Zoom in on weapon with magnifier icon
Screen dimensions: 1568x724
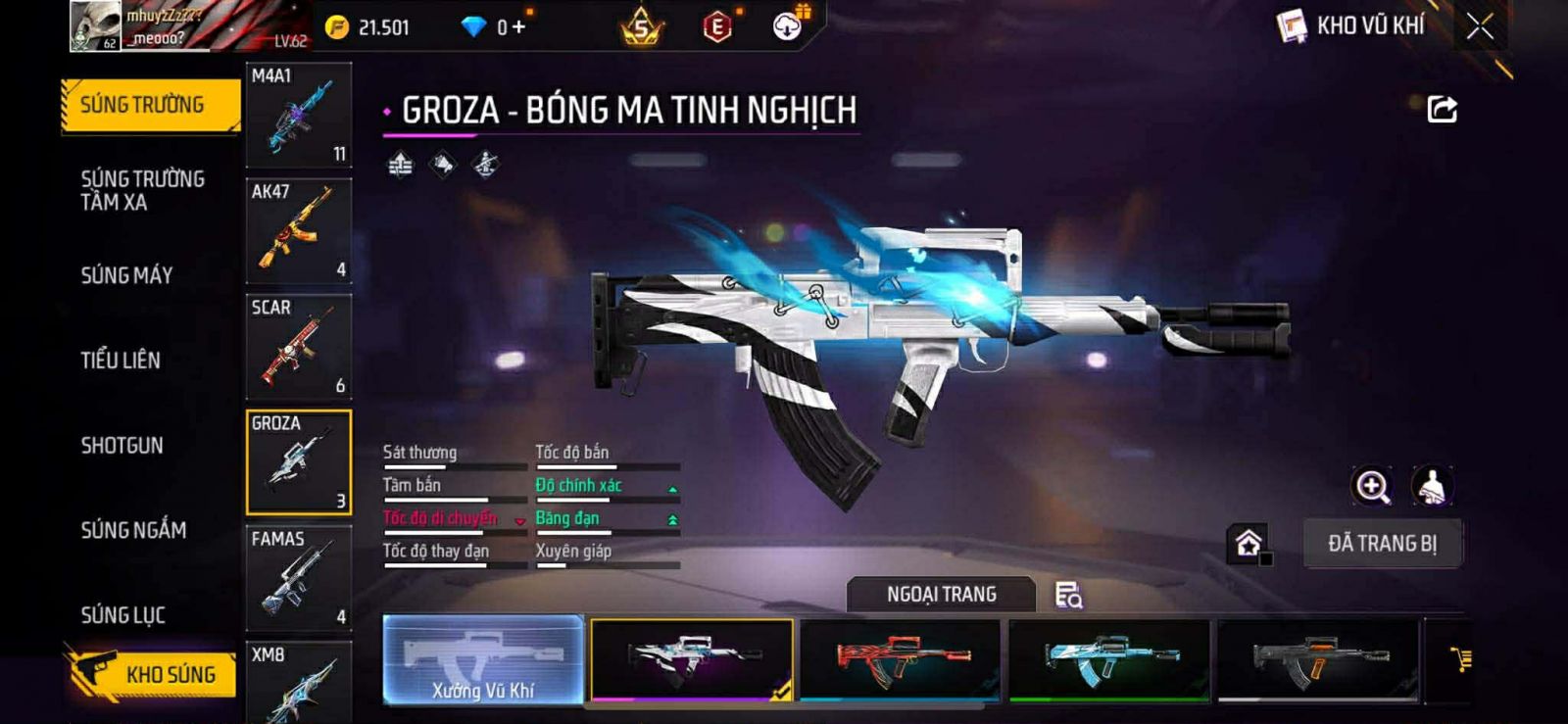pos(1372,486)
